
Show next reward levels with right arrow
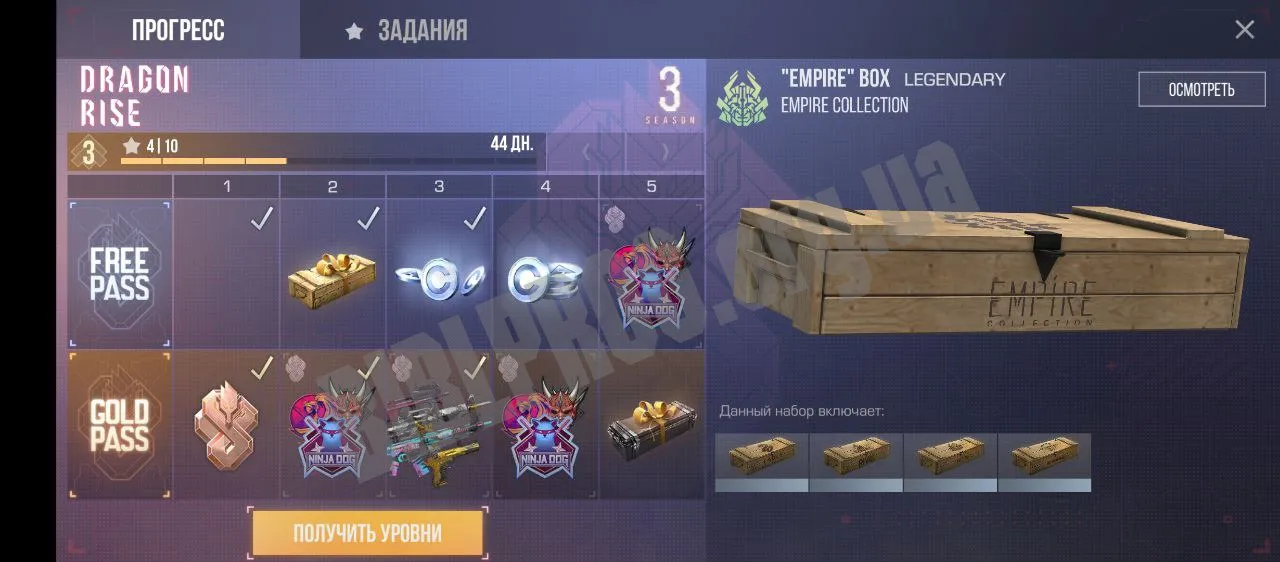pyautogui.click(x=665, y=153)
